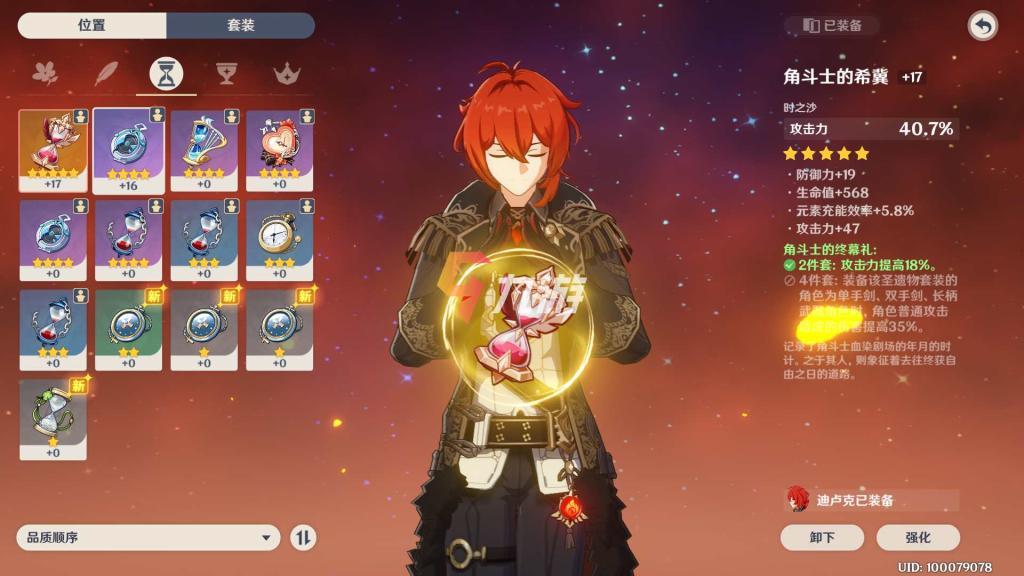Select the +16 purple sands artifact
Image resolution: width=1024 pixels, height=576 pixels.
[129, 150]
